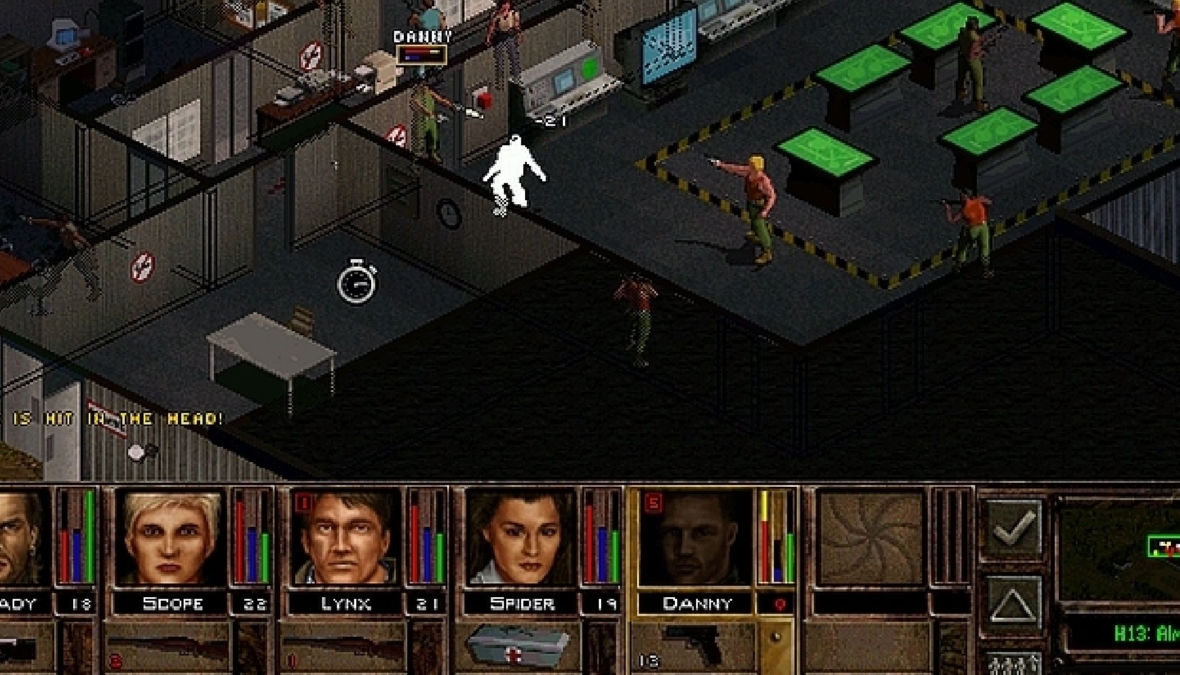End the turn with the checkmark button

click(x=1014, y=529)
